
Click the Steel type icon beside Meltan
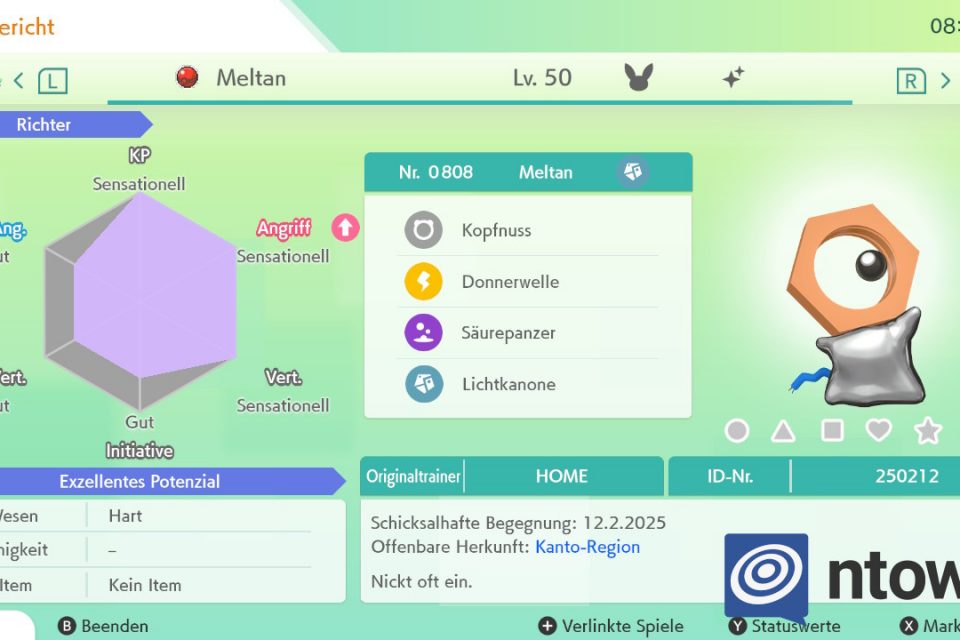point(633,172)
